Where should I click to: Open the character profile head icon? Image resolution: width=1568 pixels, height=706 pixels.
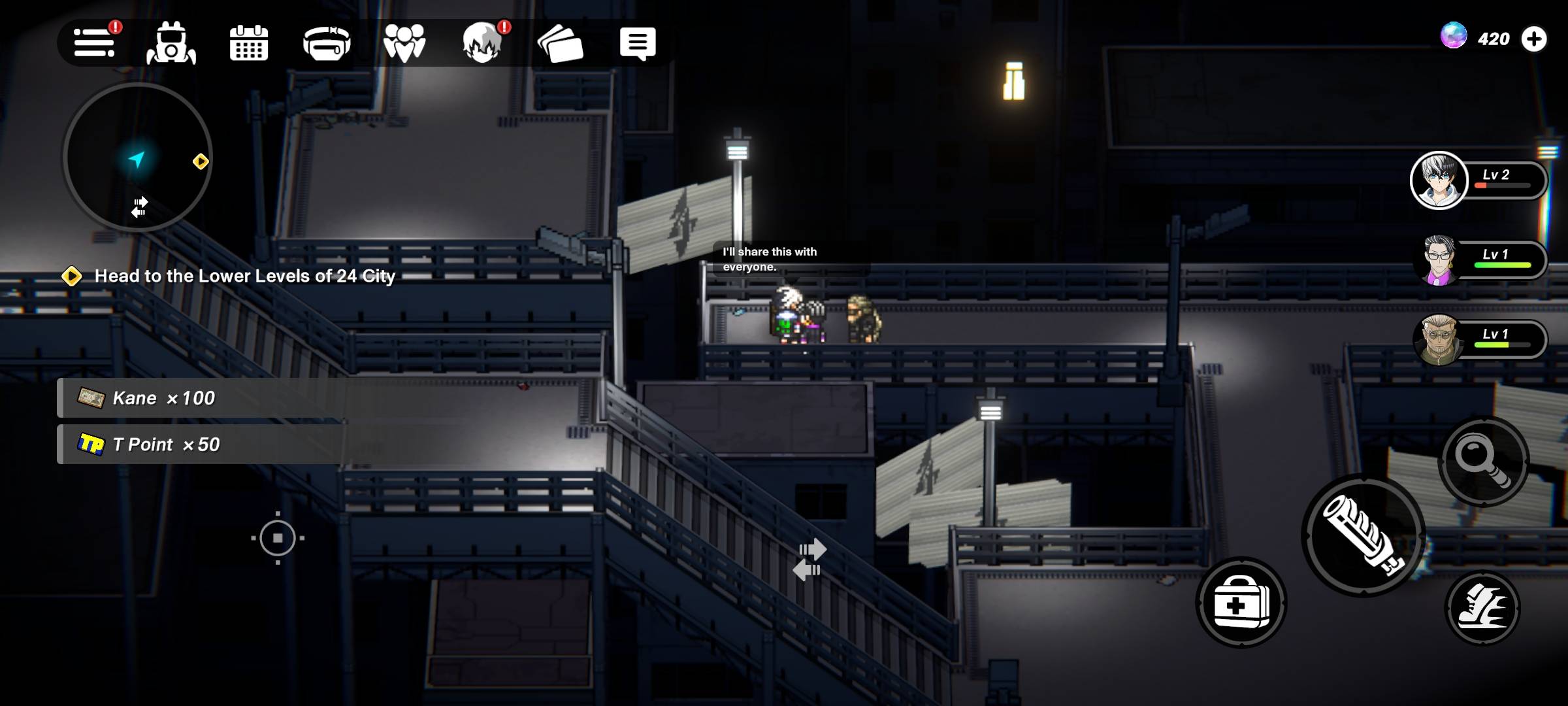pyautogui.click(x=482, y=44)
